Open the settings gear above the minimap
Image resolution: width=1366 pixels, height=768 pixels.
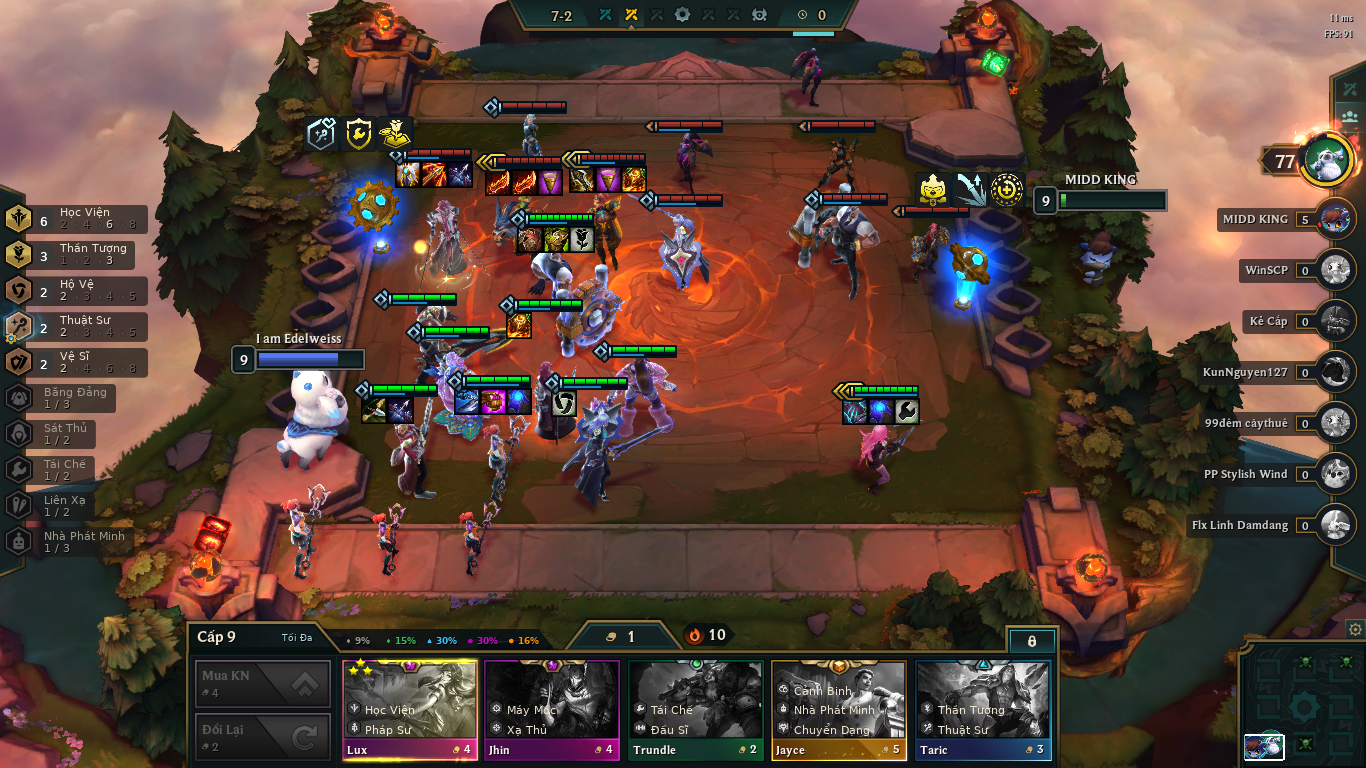(1355, 629)
